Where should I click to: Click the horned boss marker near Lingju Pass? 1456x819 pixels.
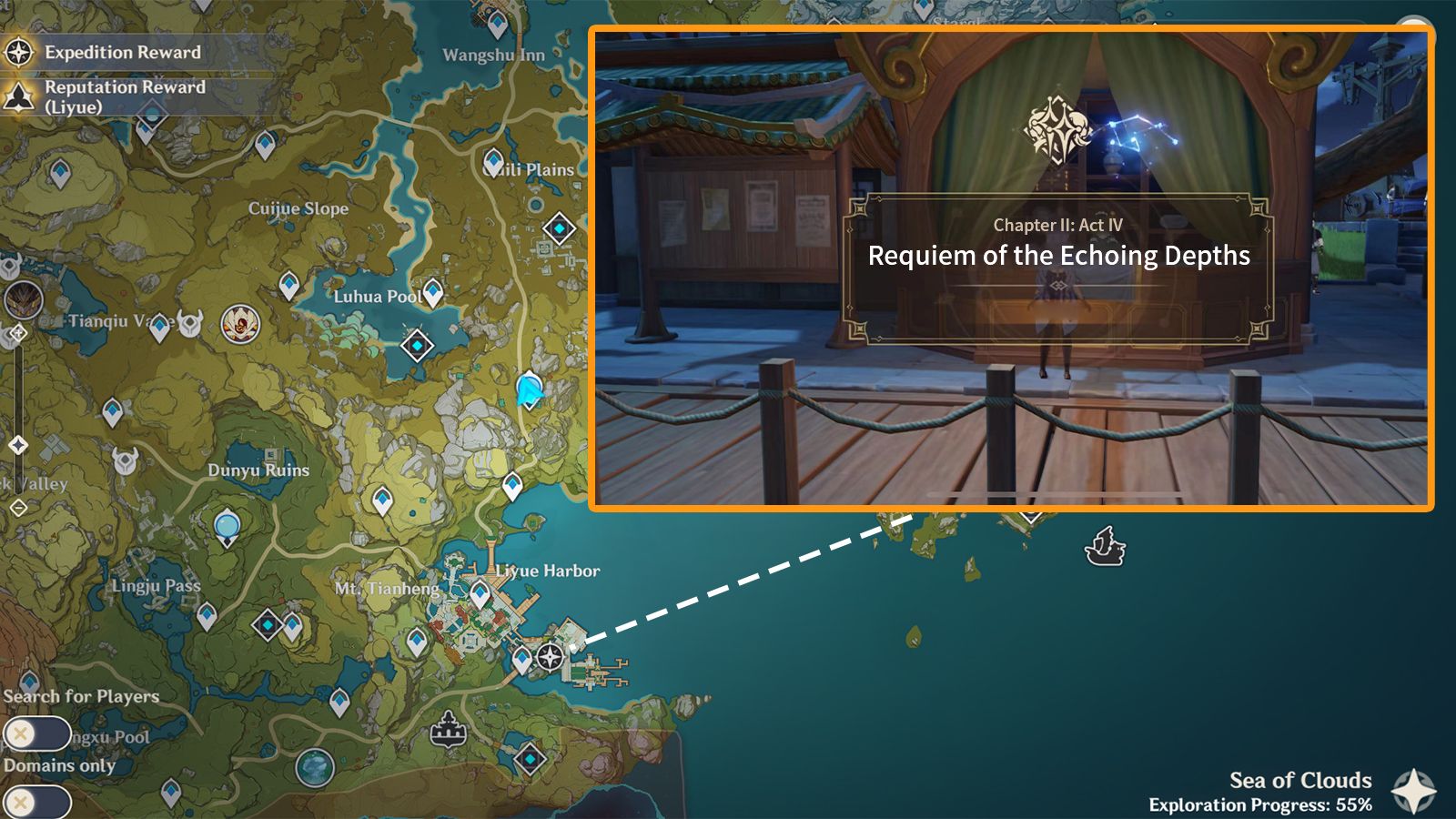(x=124, y=459)
